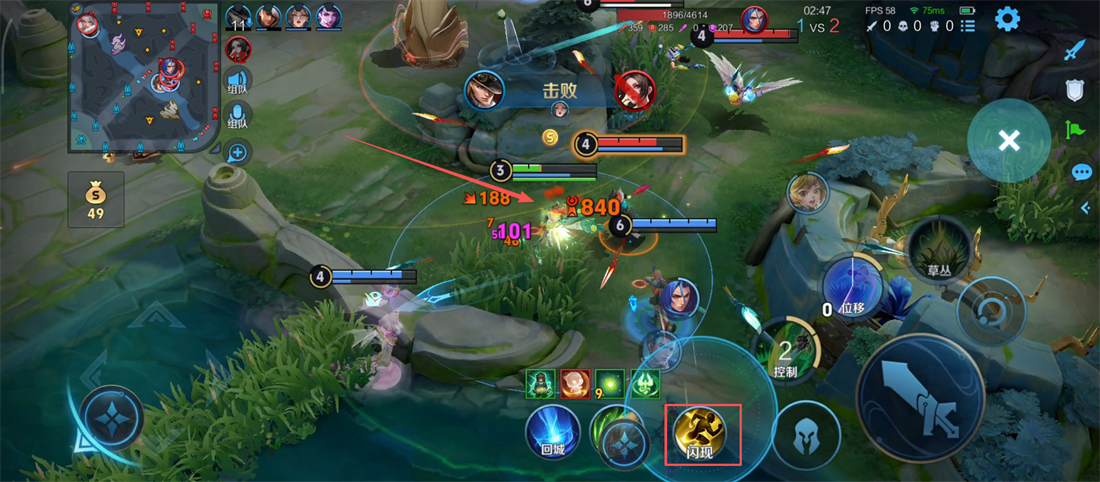This screenshot has height=482, width=1100.
Task: Send the shield defend signal
Action: pos(1075,91)
